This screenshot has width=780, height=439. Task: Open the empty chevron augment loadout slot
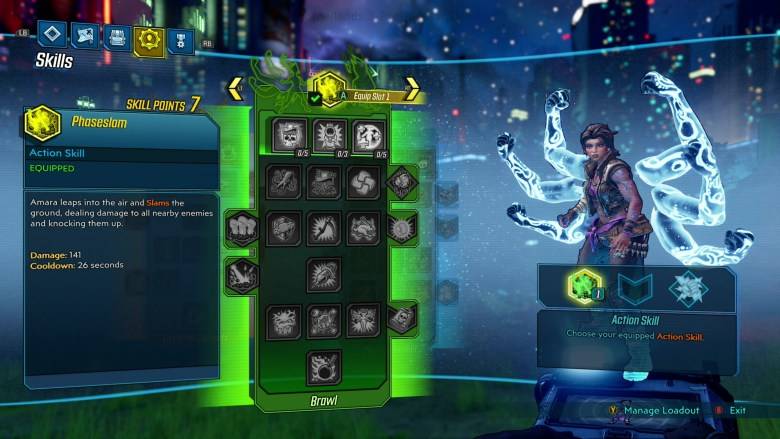[635, 289]
